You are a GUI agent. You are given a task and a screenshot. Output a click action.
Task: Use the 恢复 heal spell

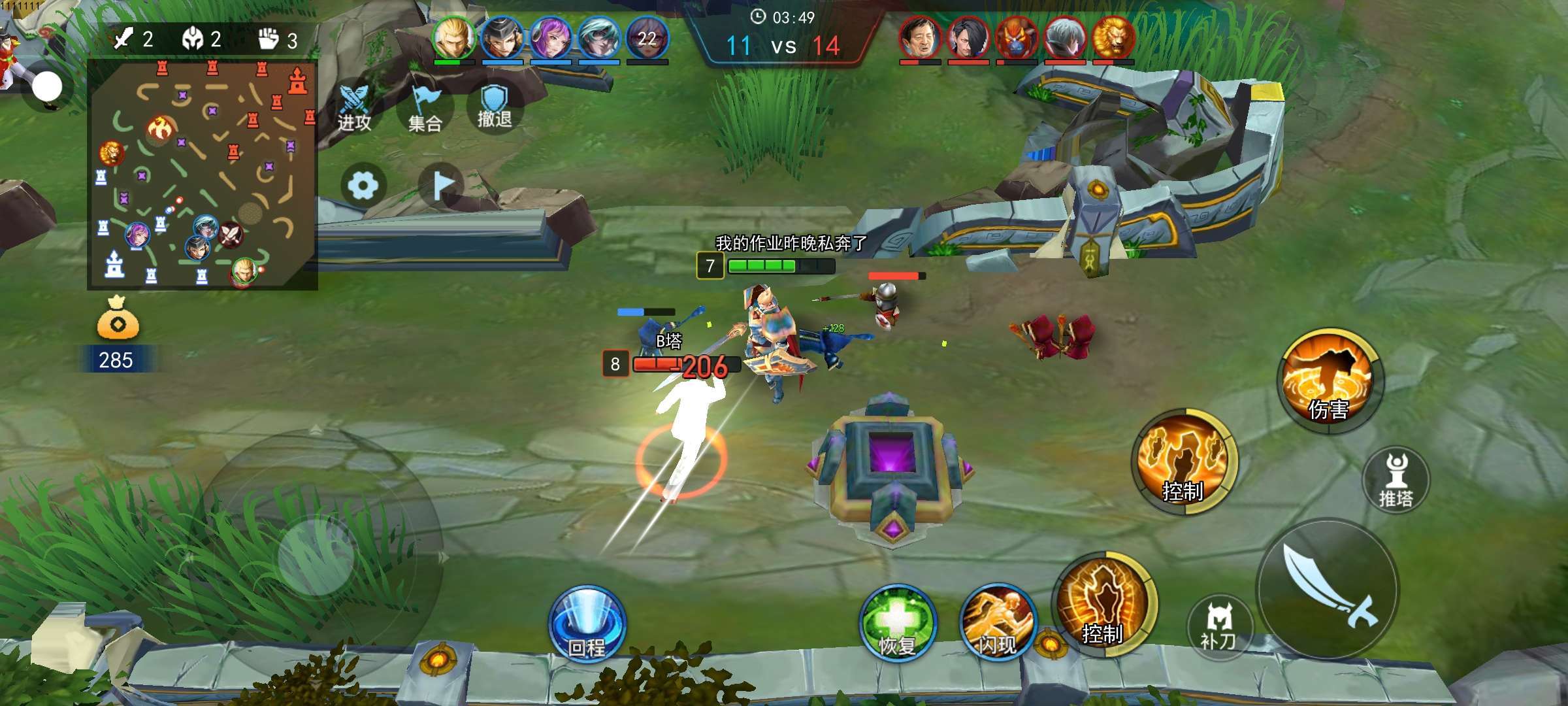(x=898, y=622)
